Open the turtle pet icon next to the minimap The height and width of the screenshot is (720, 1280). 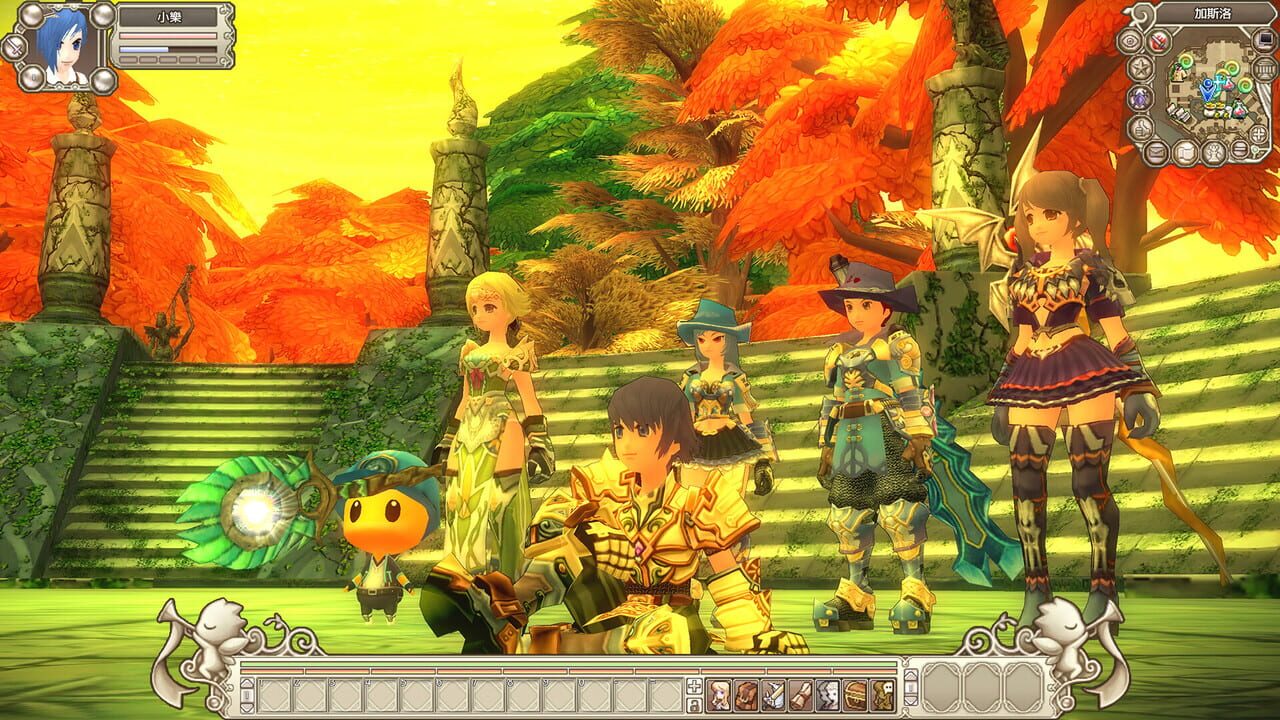click(x=1139, y=97)
